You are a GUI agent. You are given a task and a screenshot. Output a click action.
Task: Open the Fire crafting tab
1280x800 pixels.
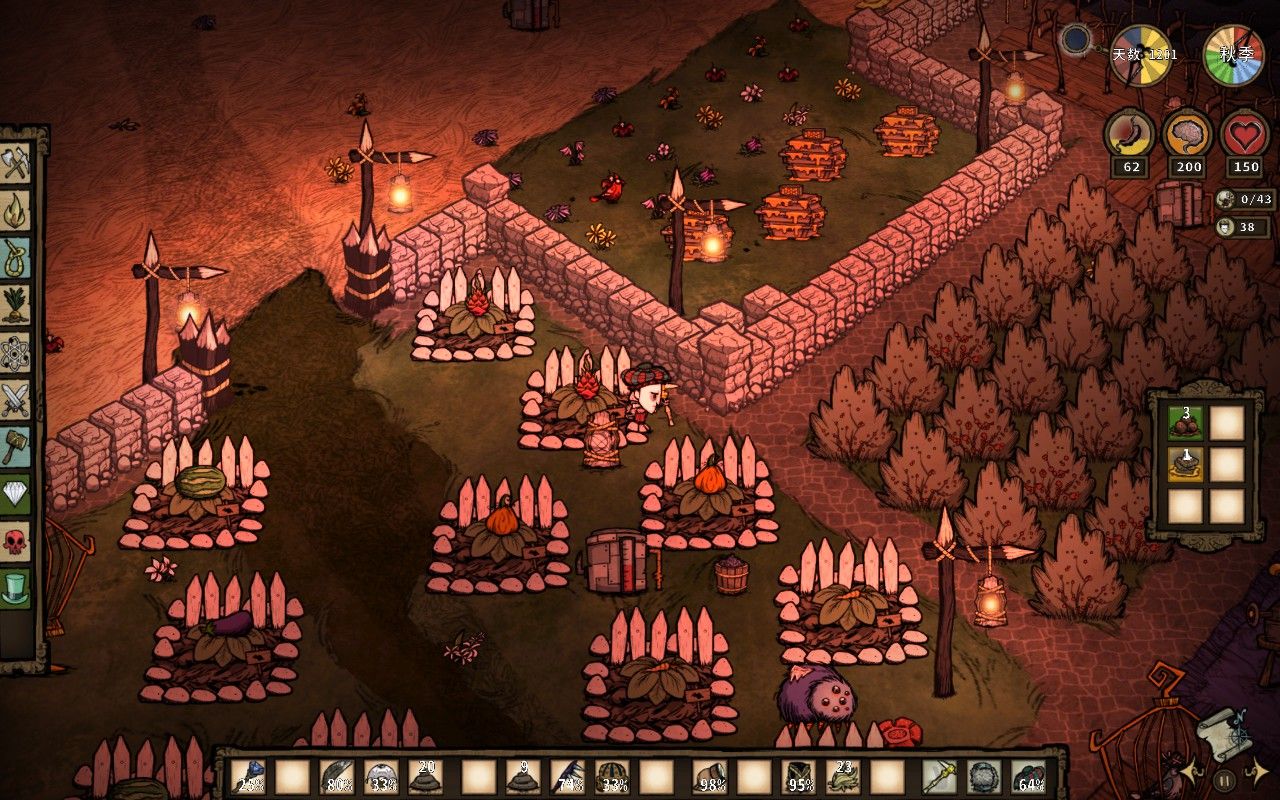point(17,210)
